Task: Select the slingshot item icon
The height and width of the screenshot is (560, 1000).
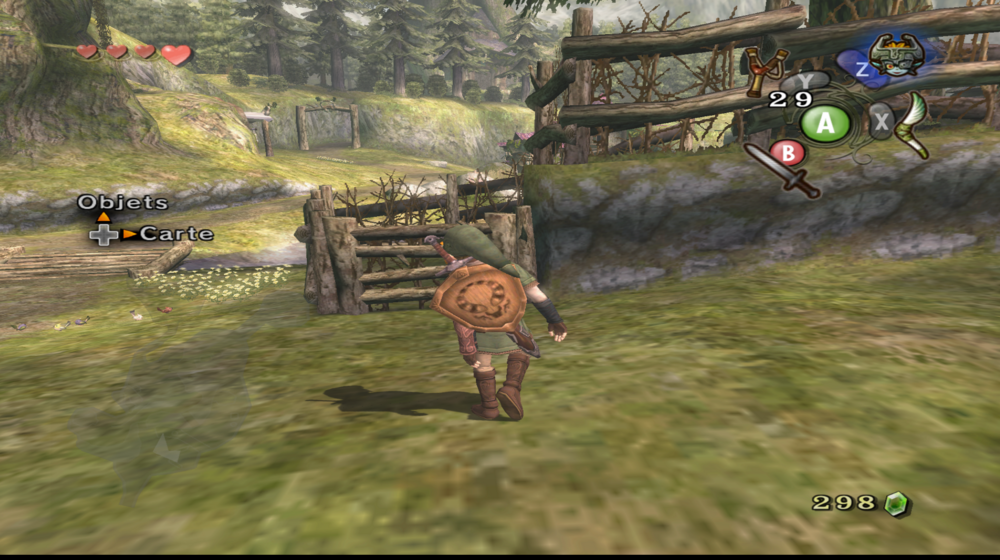Action: click(765, 68)
